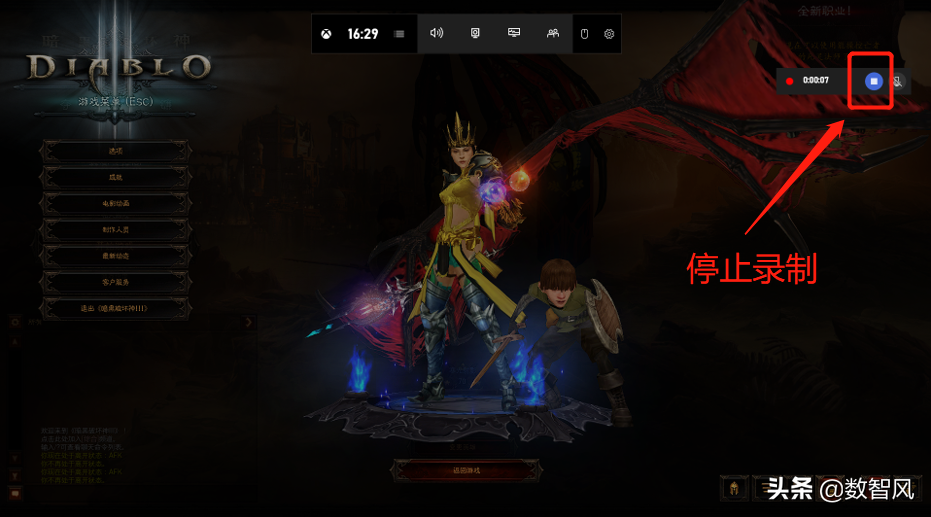This screenshot has width=931, height=517.
Task: Open the Game Bar capture widget
Action: coord(475,33)
